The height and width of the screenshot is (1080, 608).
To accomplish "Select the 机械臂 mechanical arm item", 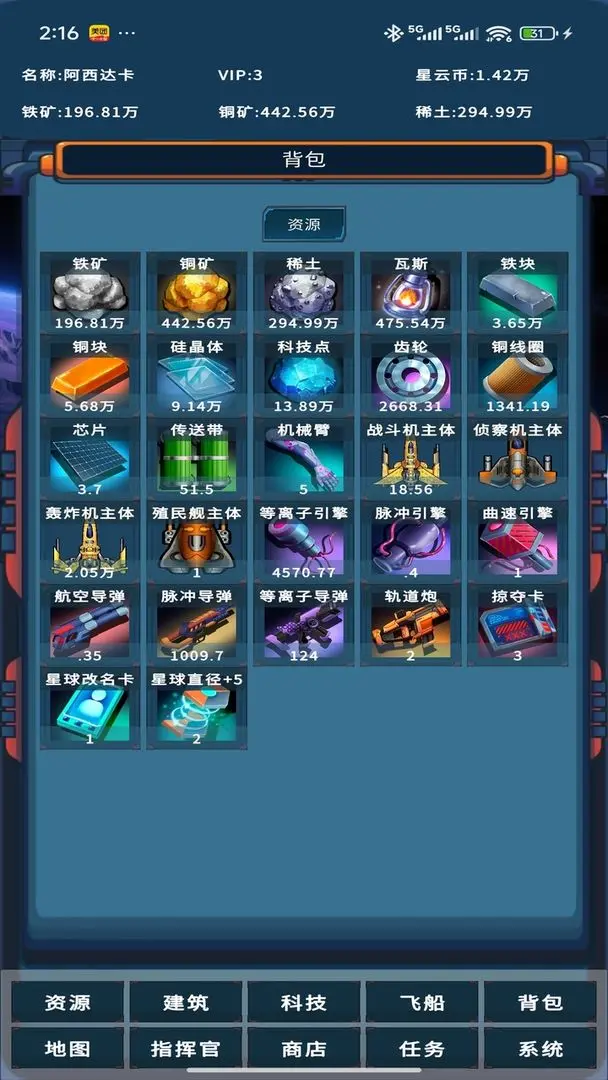I will point(304,458).
